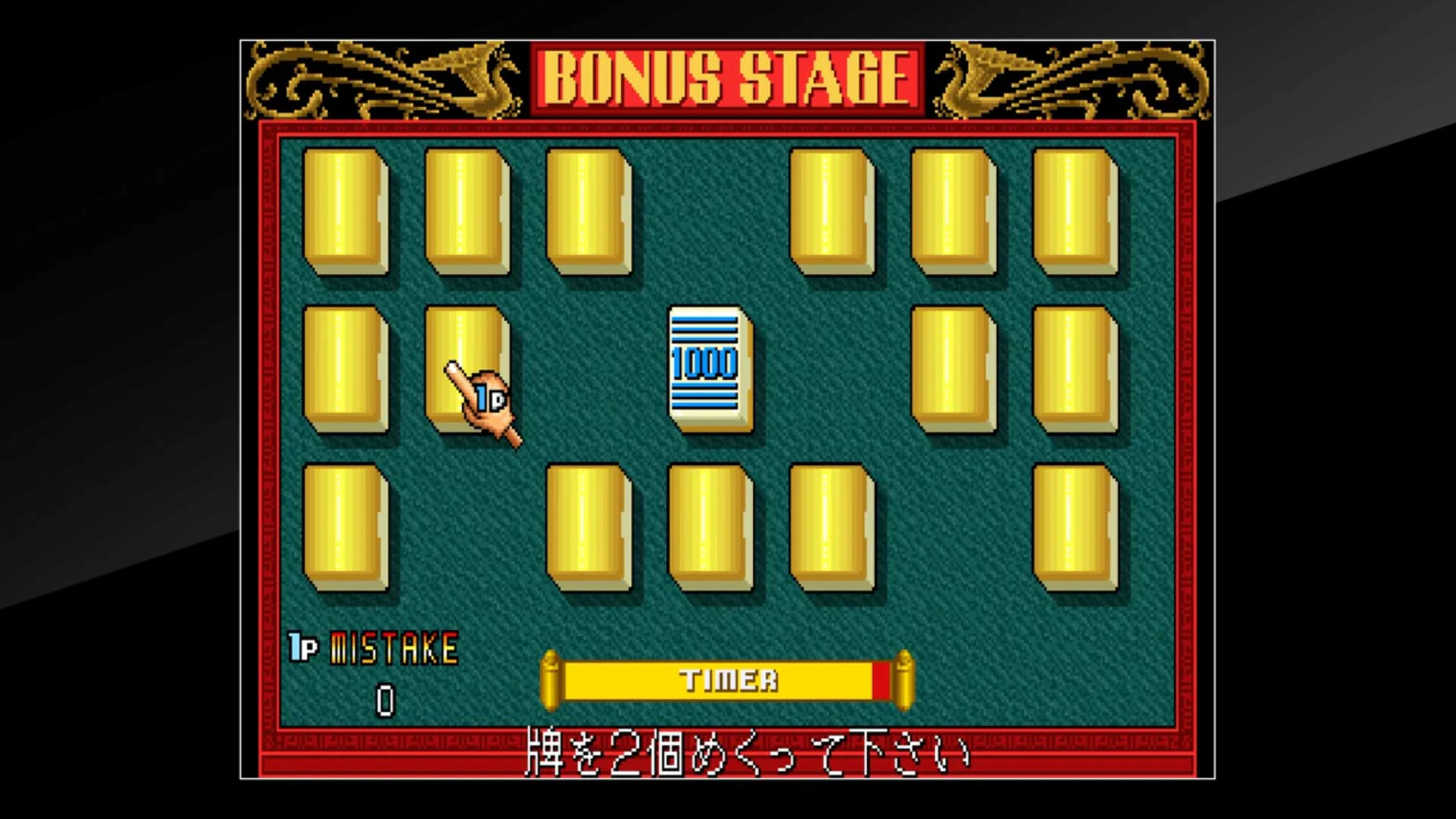The width and height of the screenshot is (1456, 819).
Task: Click the red remaining-time segment of the timer bar
Action: tap(882, 680)
